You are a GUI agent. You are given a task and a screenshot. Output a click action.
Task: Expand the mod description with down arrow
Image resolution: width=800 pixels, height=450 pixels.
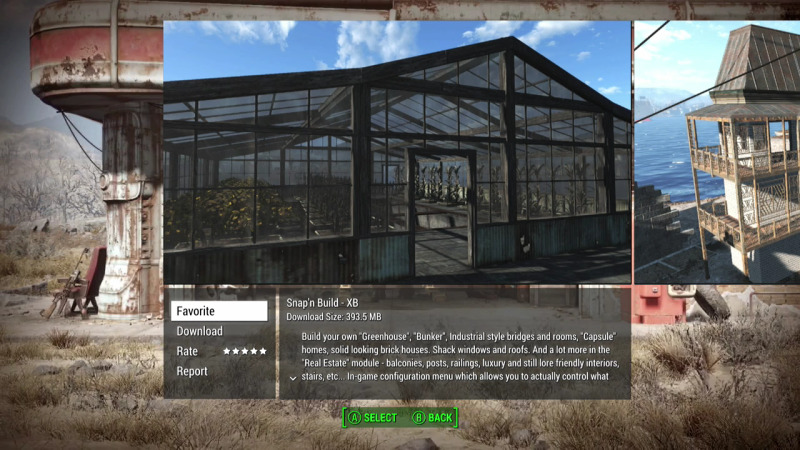coord(292,378)
